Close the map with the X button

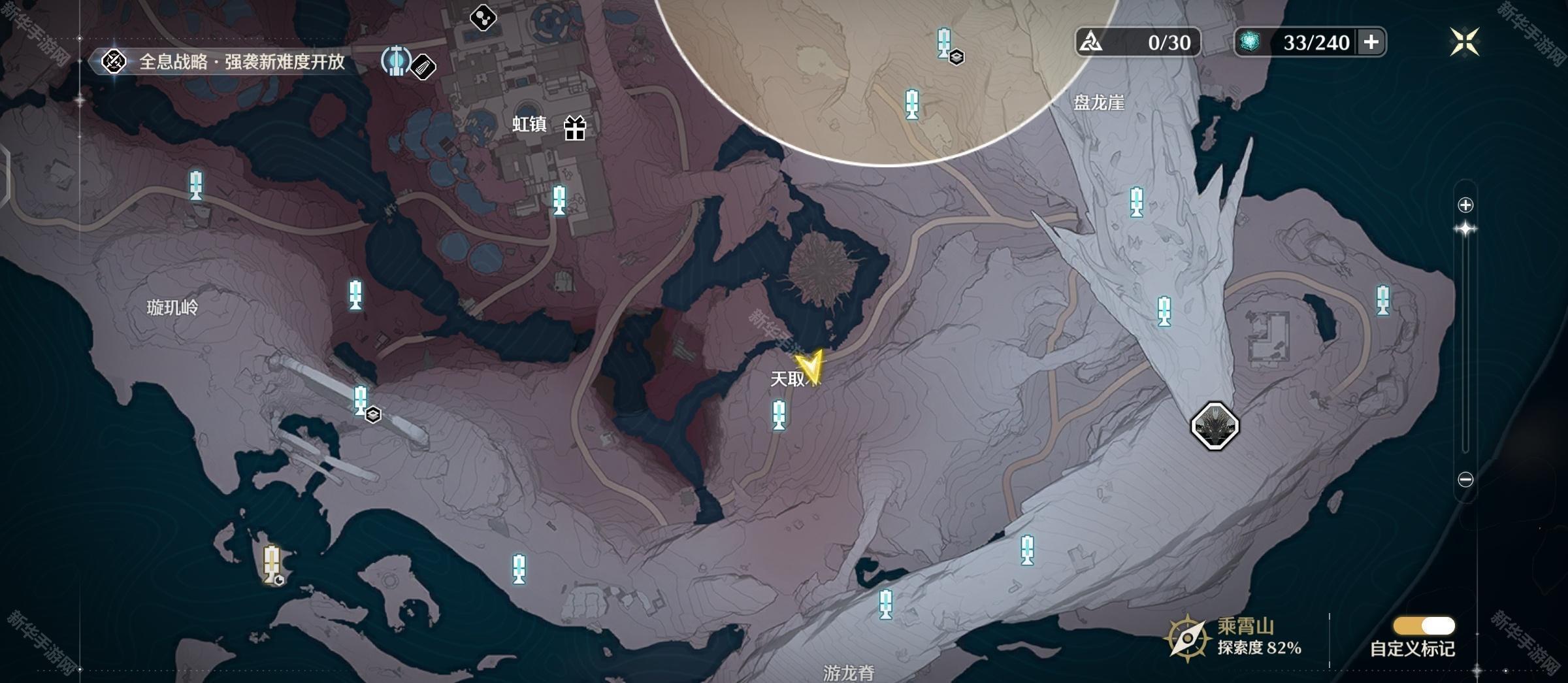coord(1464,42)
